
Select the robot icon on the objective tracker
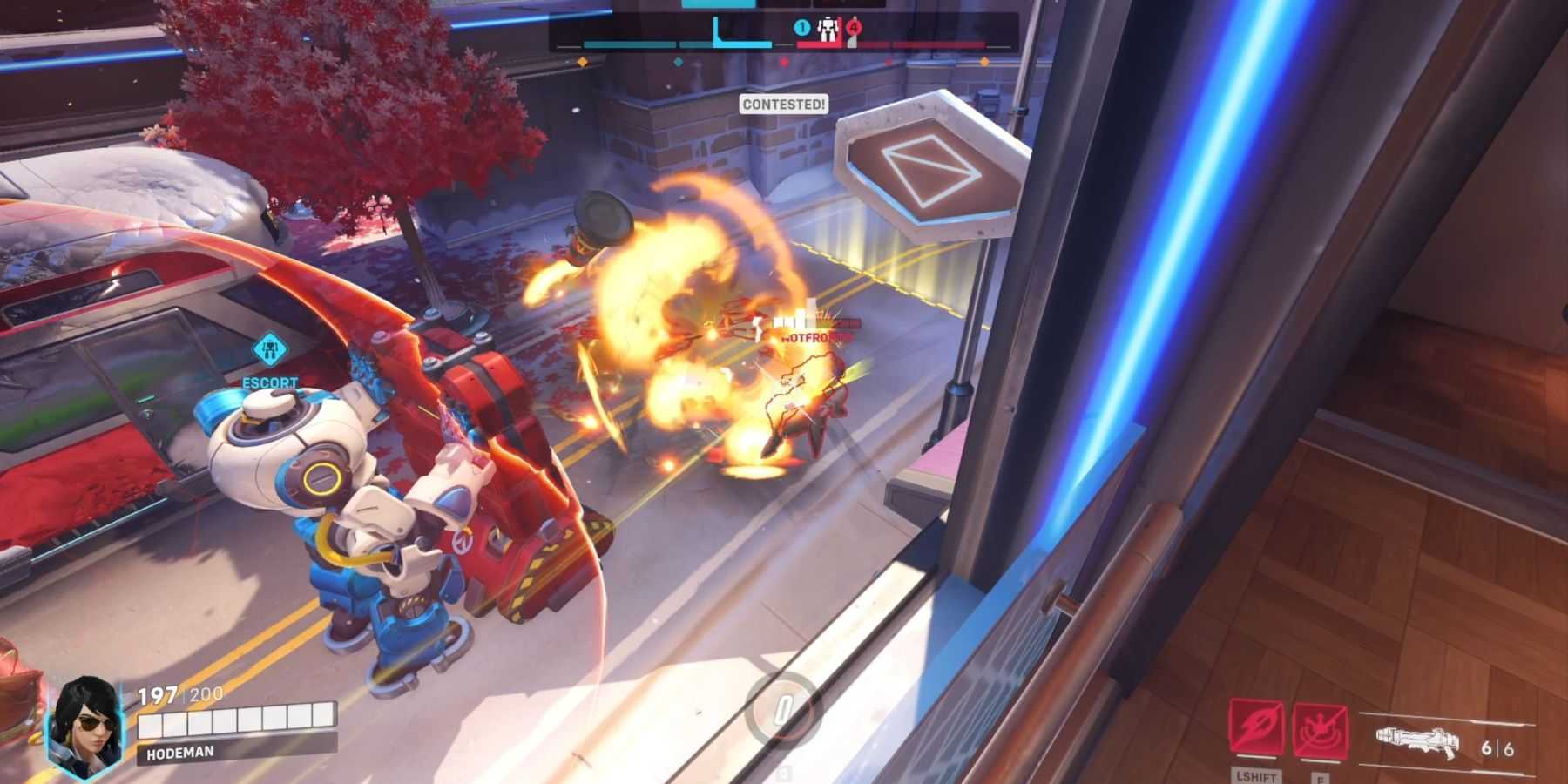pos(828,30)
